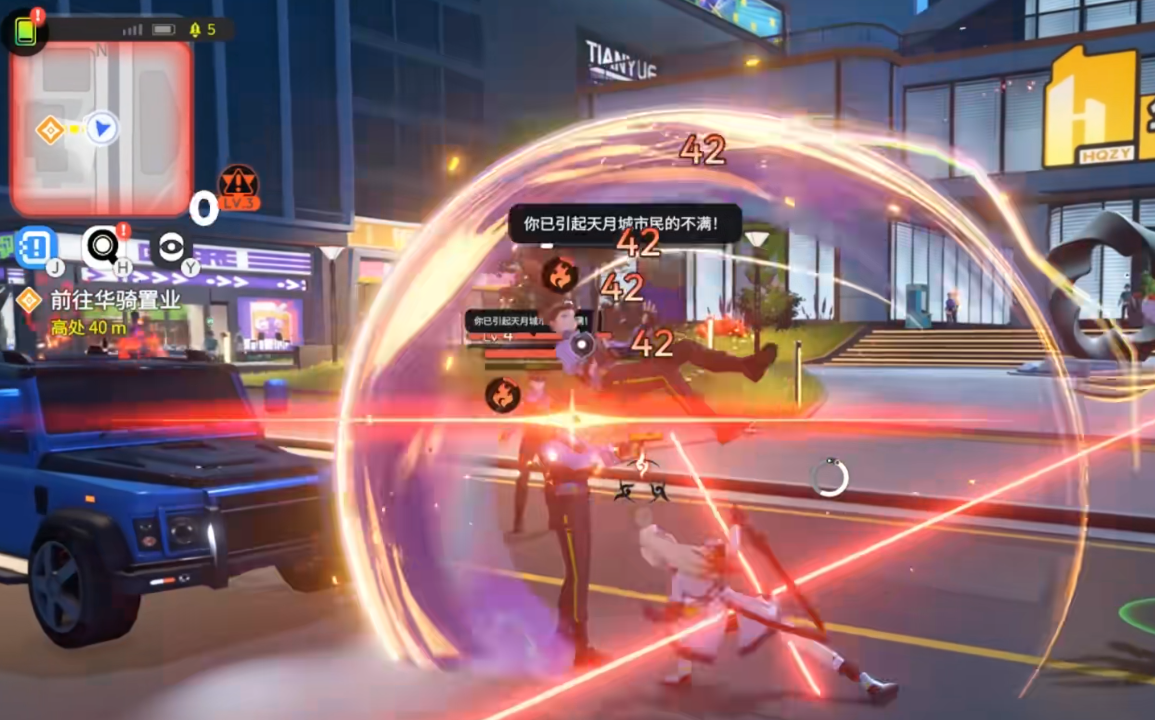The width and height of the screenshot is (1155, 720).
Task: Expand the city minimap
Action: 101,128
